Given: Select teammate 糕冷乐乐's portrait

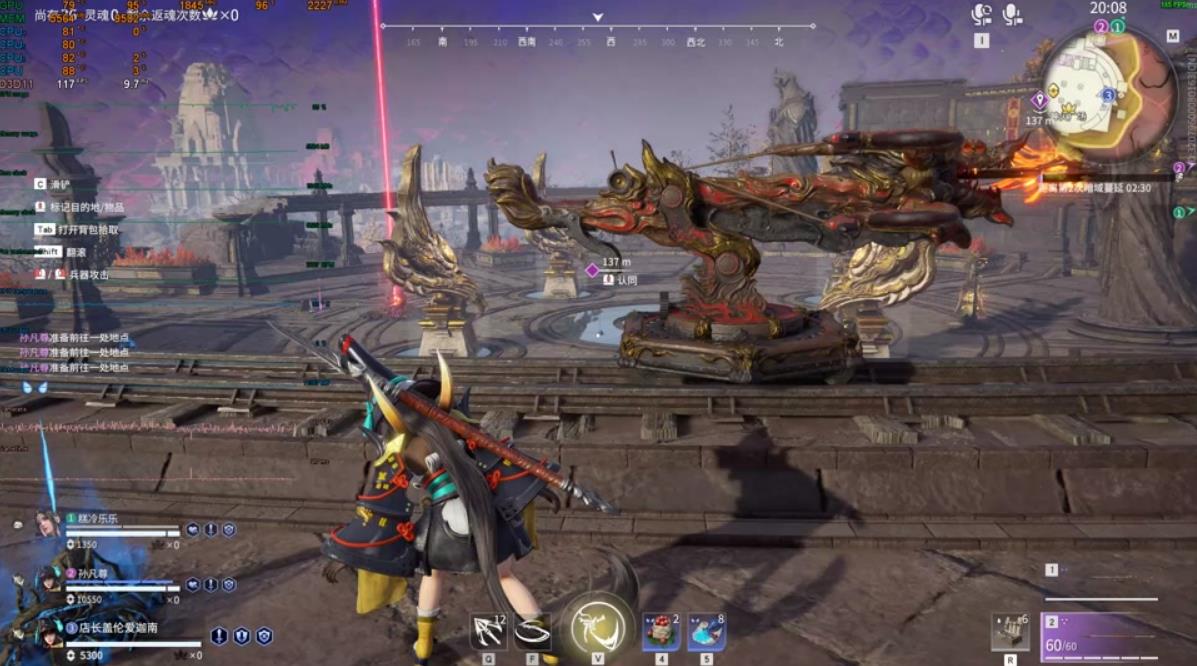Looking at the screenshot, I should coord(47,523).
